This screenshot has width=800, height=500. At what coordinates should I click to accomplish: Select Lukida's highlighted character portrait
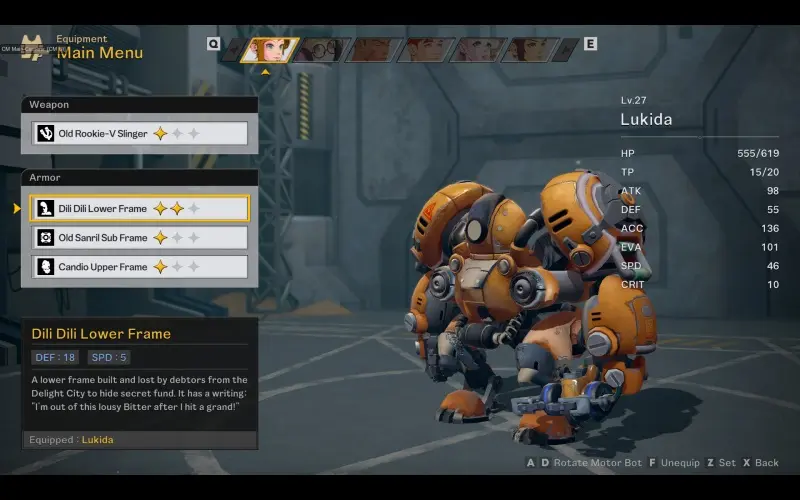(268, 49)
